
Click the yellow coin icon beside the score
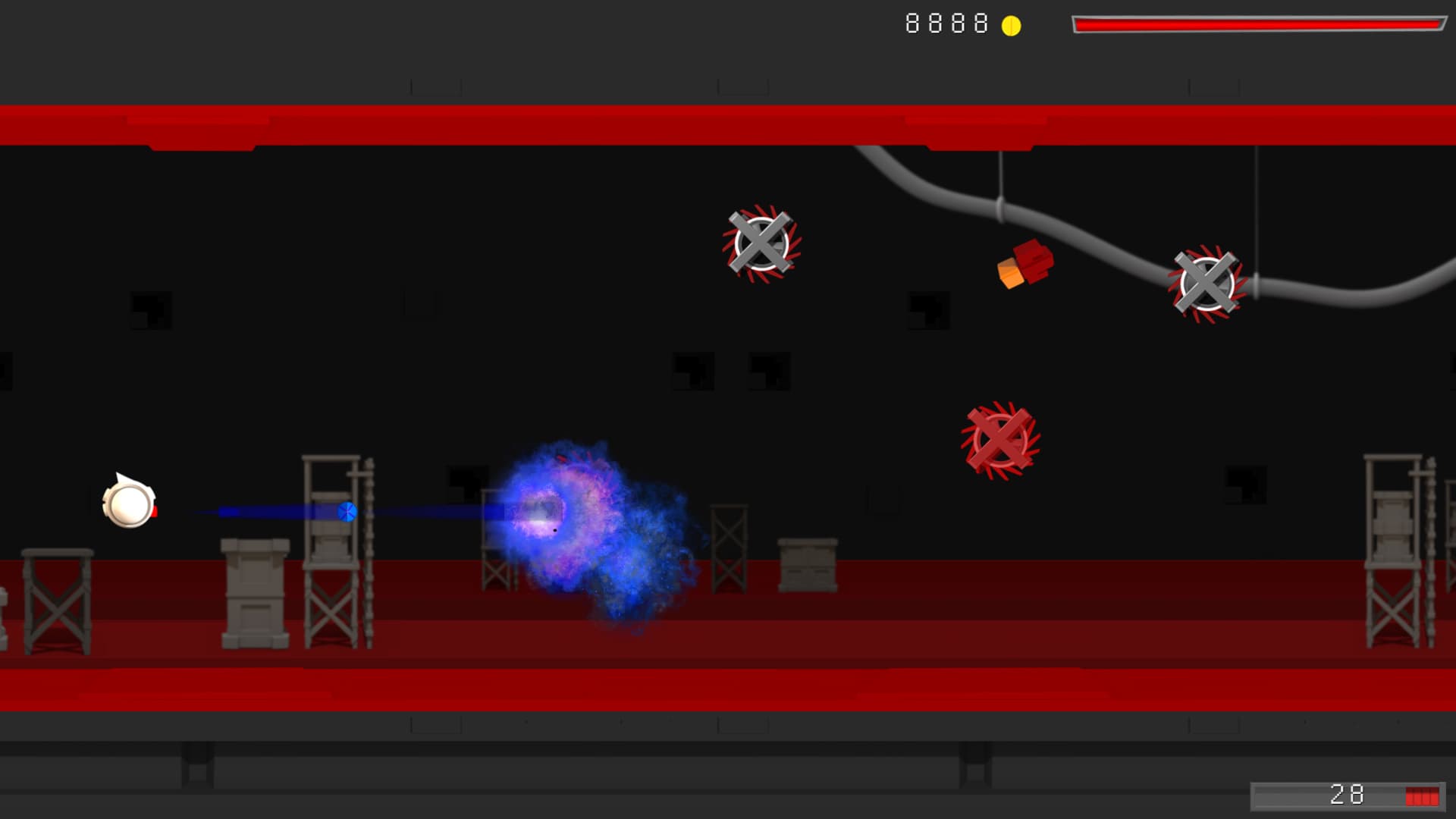pyautogui.click(x=1011, y=24)
